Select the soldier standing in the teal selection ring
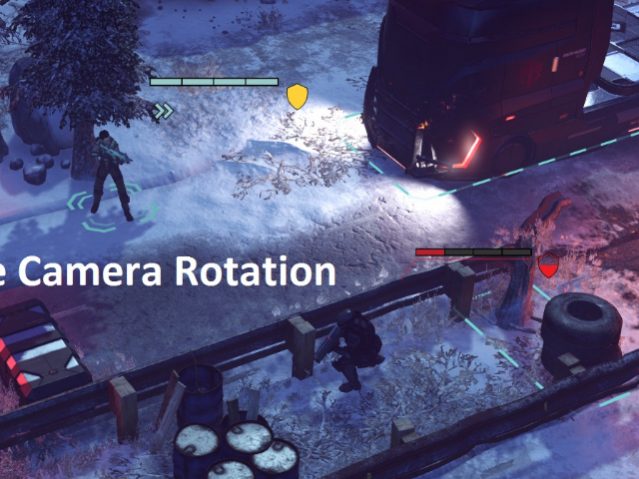Viewport: 639px width, 479px height. coord(111,175)
